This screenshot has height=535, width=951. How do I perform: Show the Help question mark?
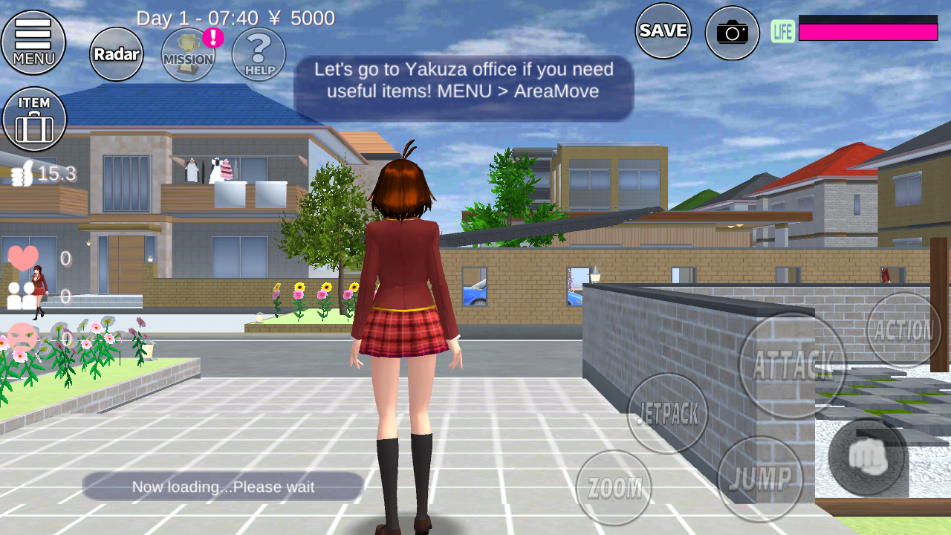tap(259, 53)
